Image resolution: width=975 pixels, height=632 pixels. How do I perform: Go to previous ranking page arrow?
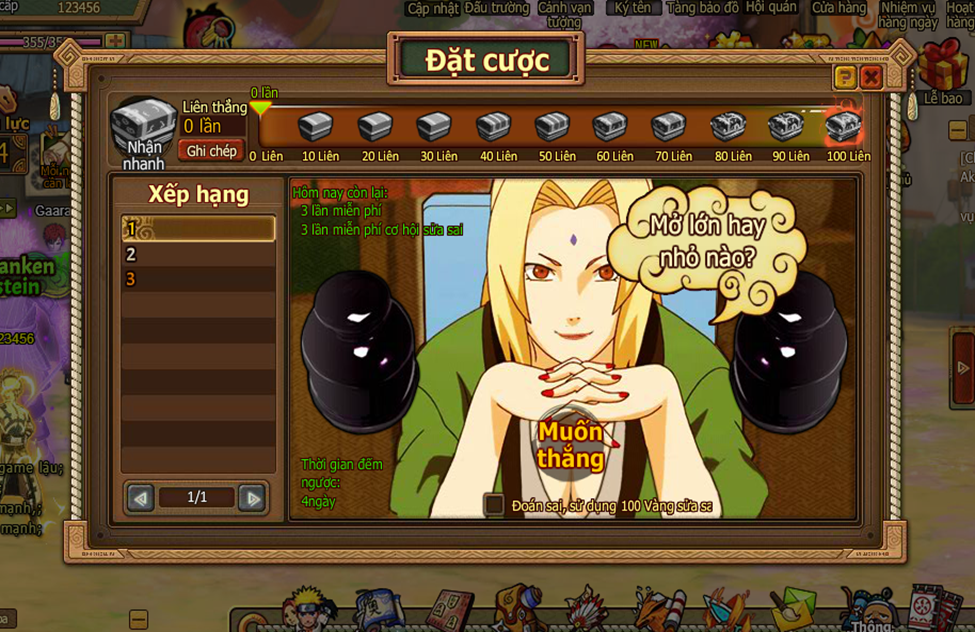point(141,497)
